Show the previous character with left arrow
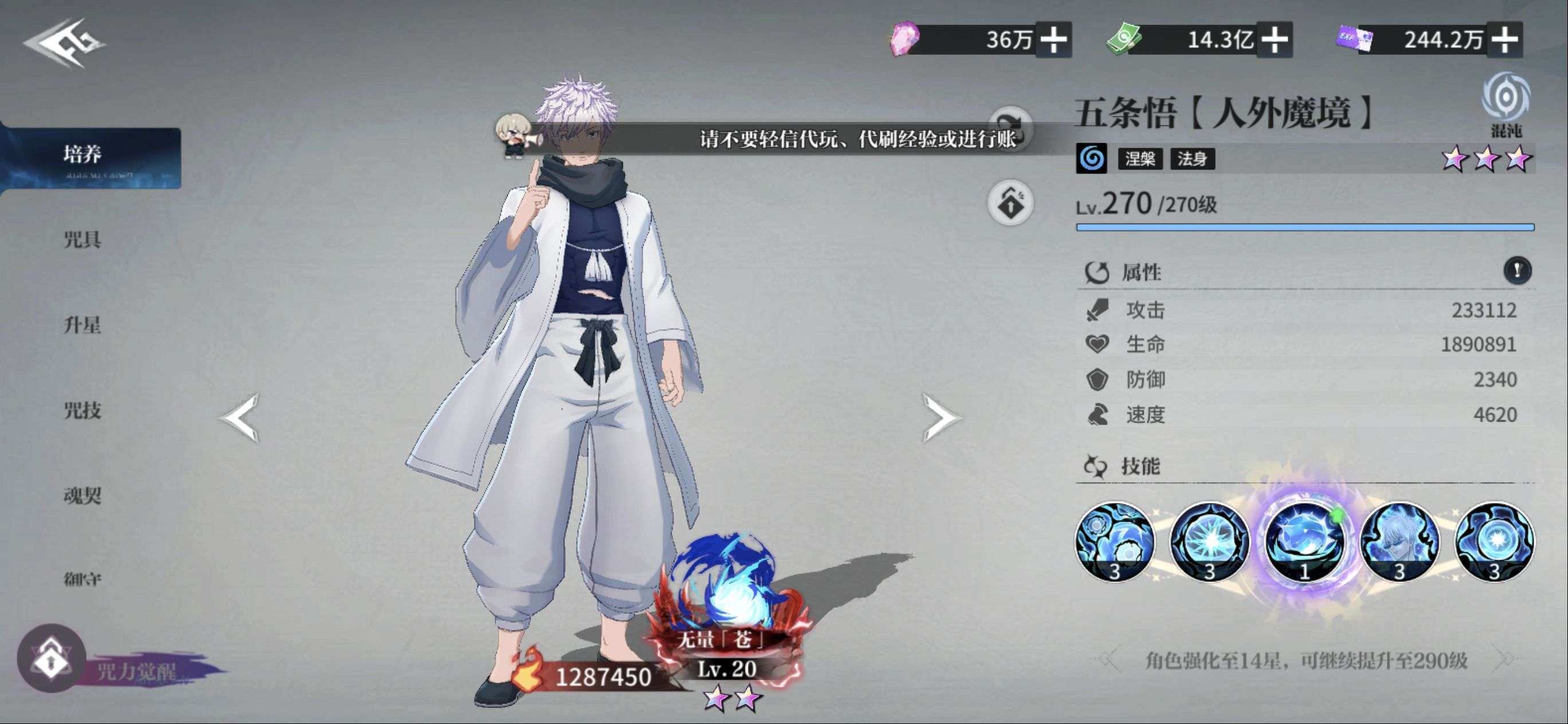The image size is (1568, 724). [241, 418]
